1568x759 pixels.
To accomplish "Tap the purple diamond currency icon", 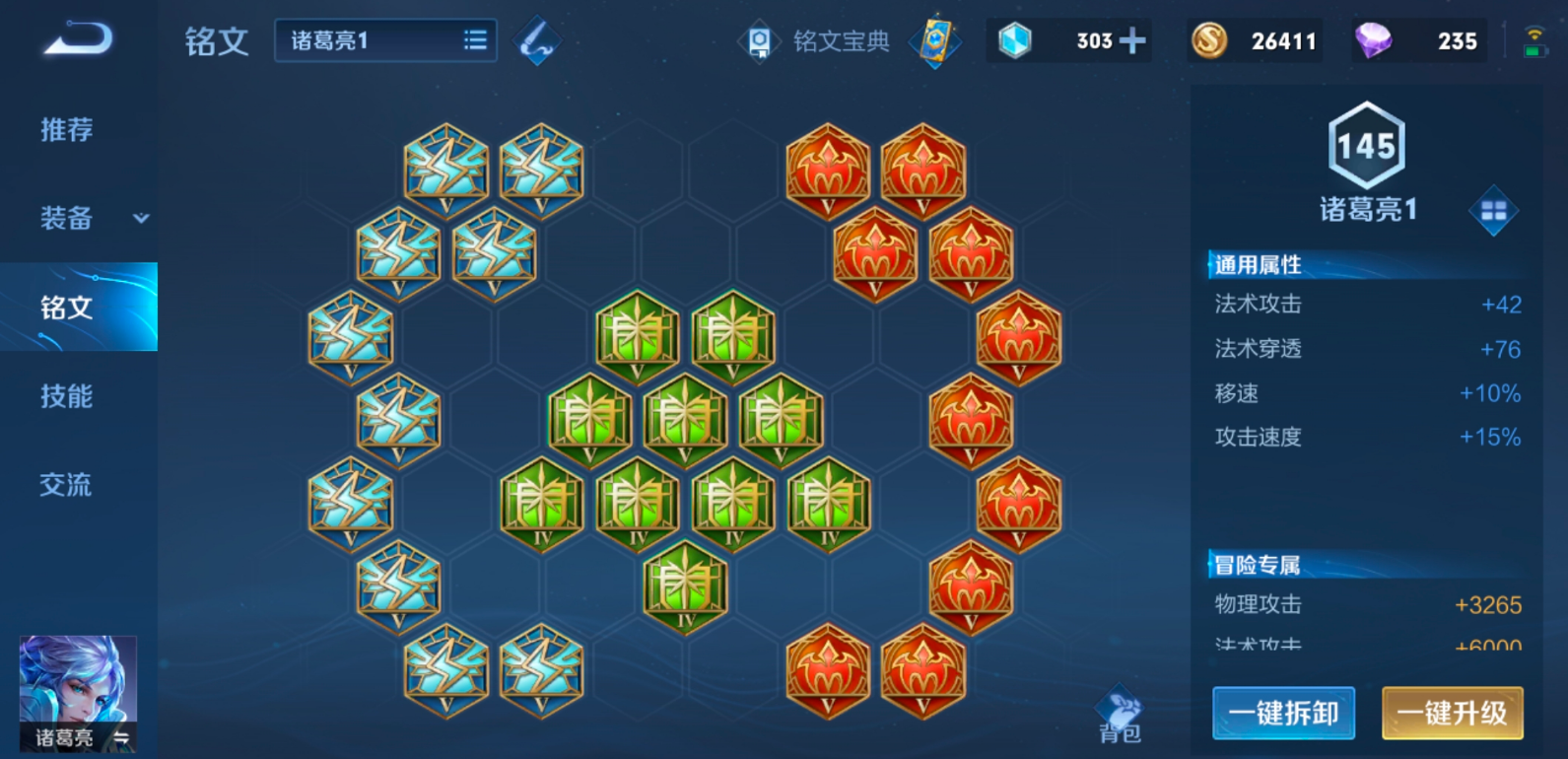I will (x=1373, y=40).
